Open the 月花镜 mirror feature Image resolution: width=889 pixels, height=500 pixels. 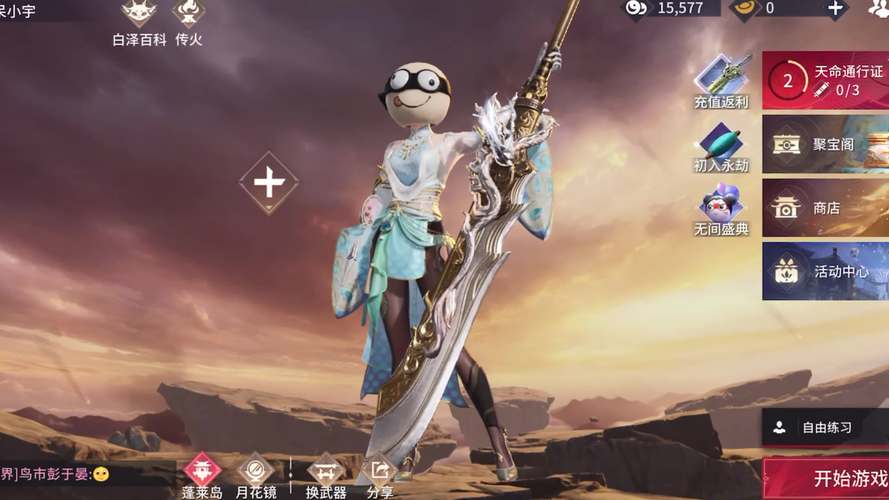pyautogui.click(x=255, y=474)
